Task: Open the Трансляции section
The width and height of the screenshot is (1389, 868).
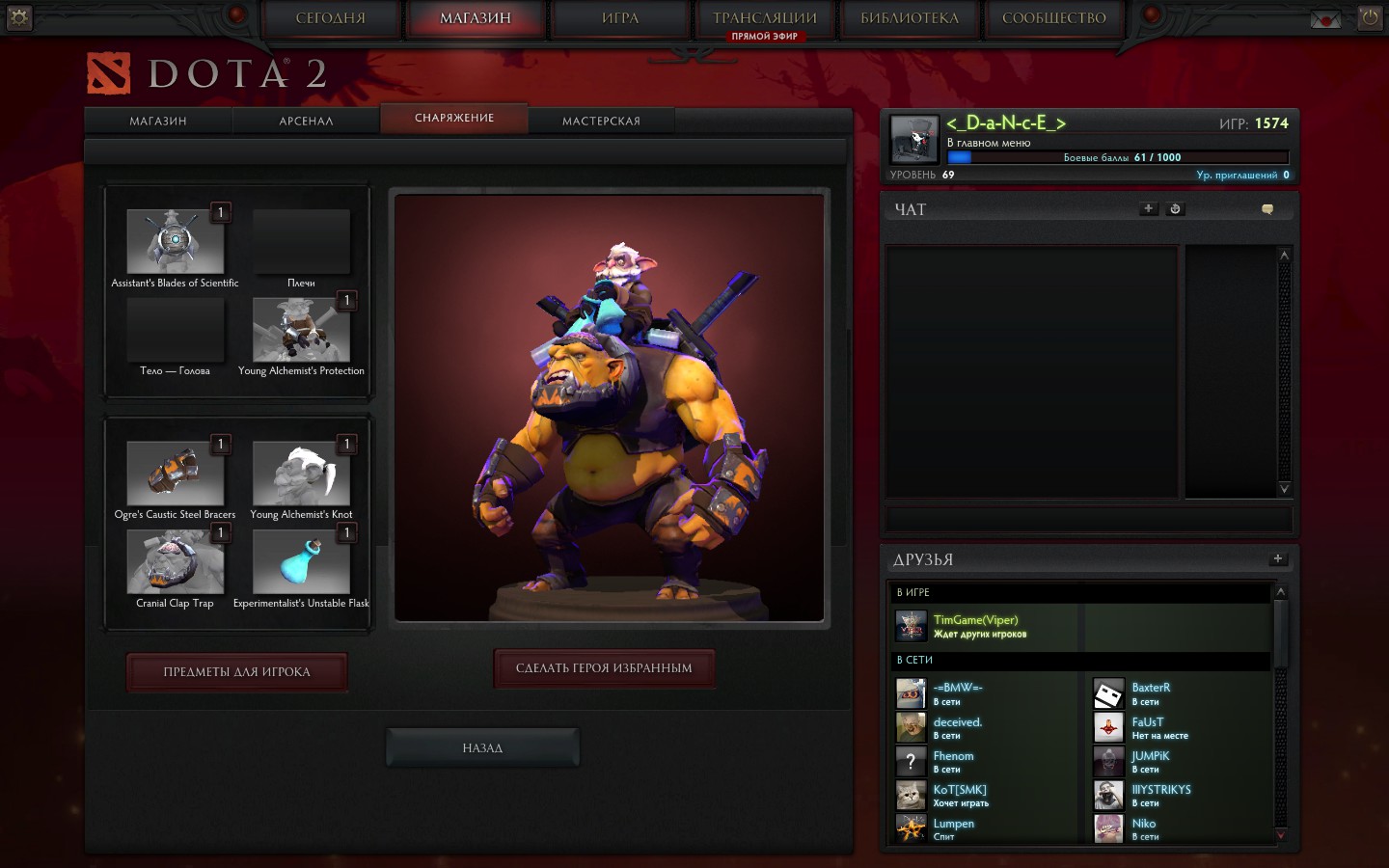Action: point(764,18)
